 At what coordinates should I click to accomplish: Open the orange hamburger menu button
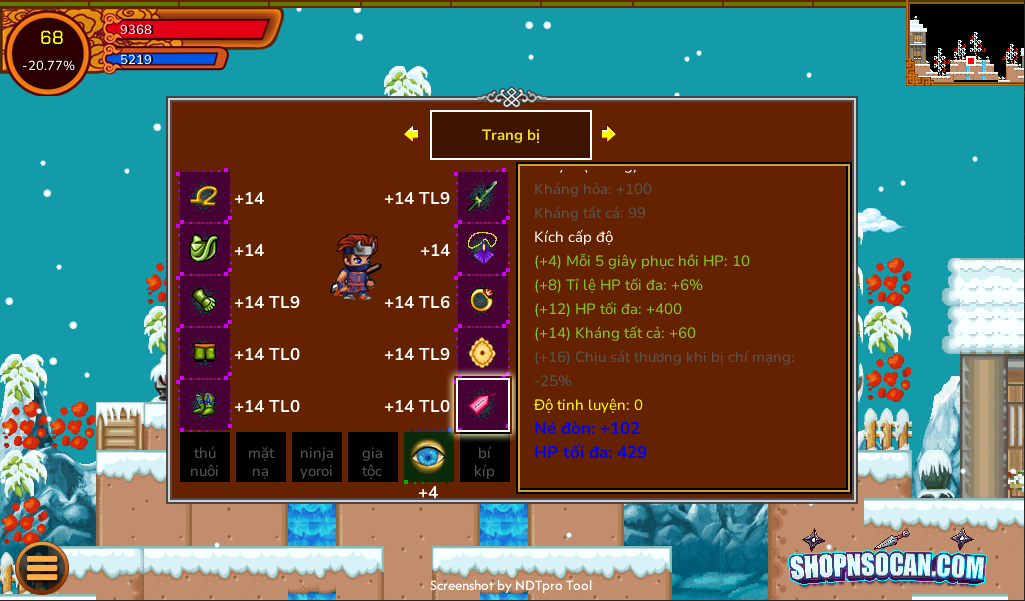coord(42,568)
